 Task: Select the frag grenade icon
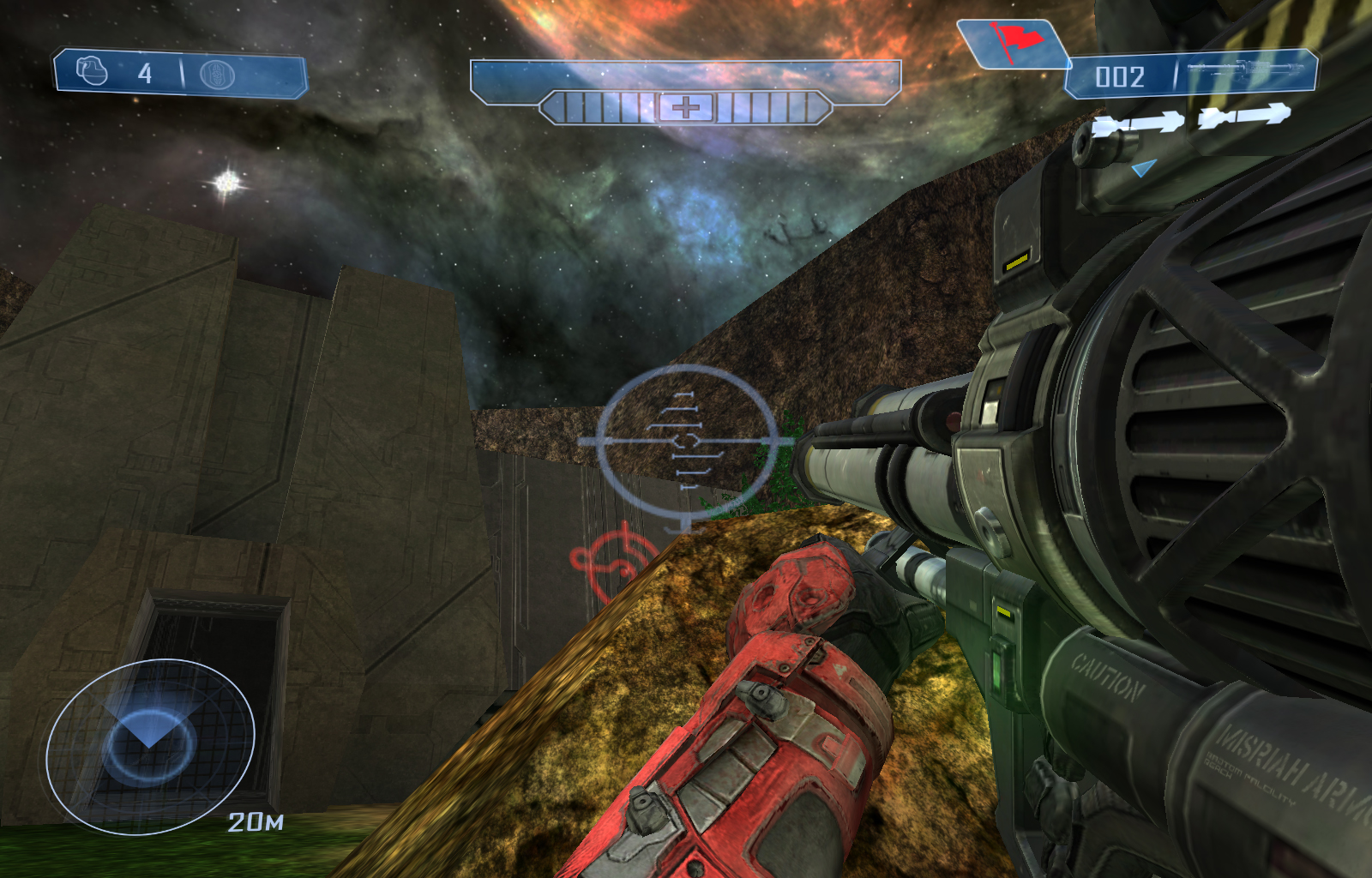(x=93, y=71)
